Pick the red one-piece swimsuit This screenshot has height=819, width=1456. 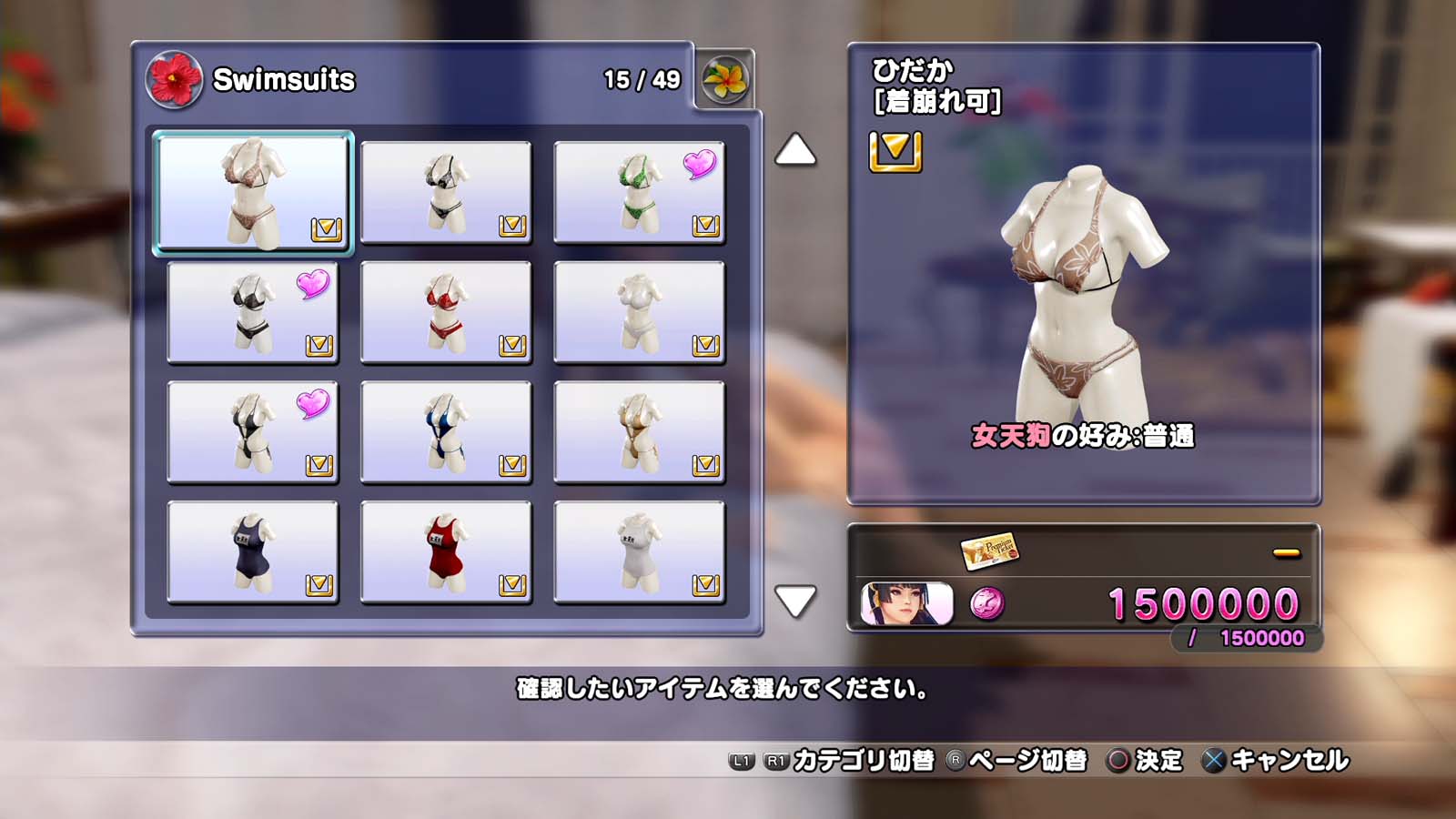446,552
